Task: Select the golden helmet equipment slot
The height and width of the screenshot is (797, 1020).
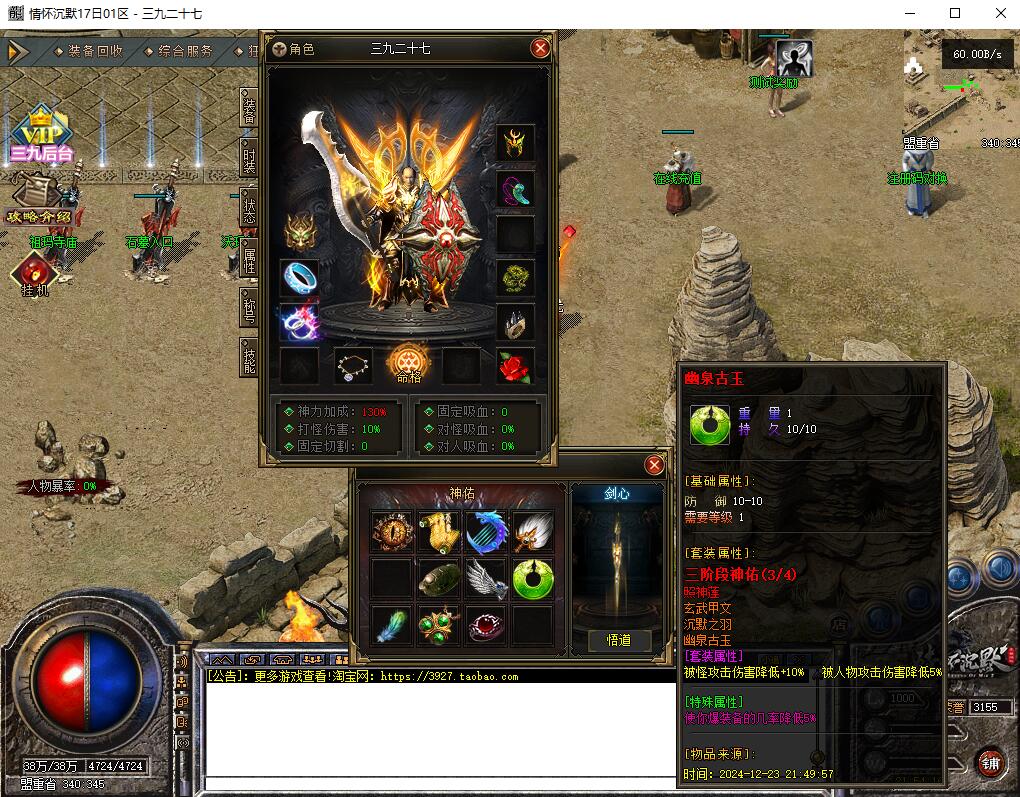Action: point(516,144)
